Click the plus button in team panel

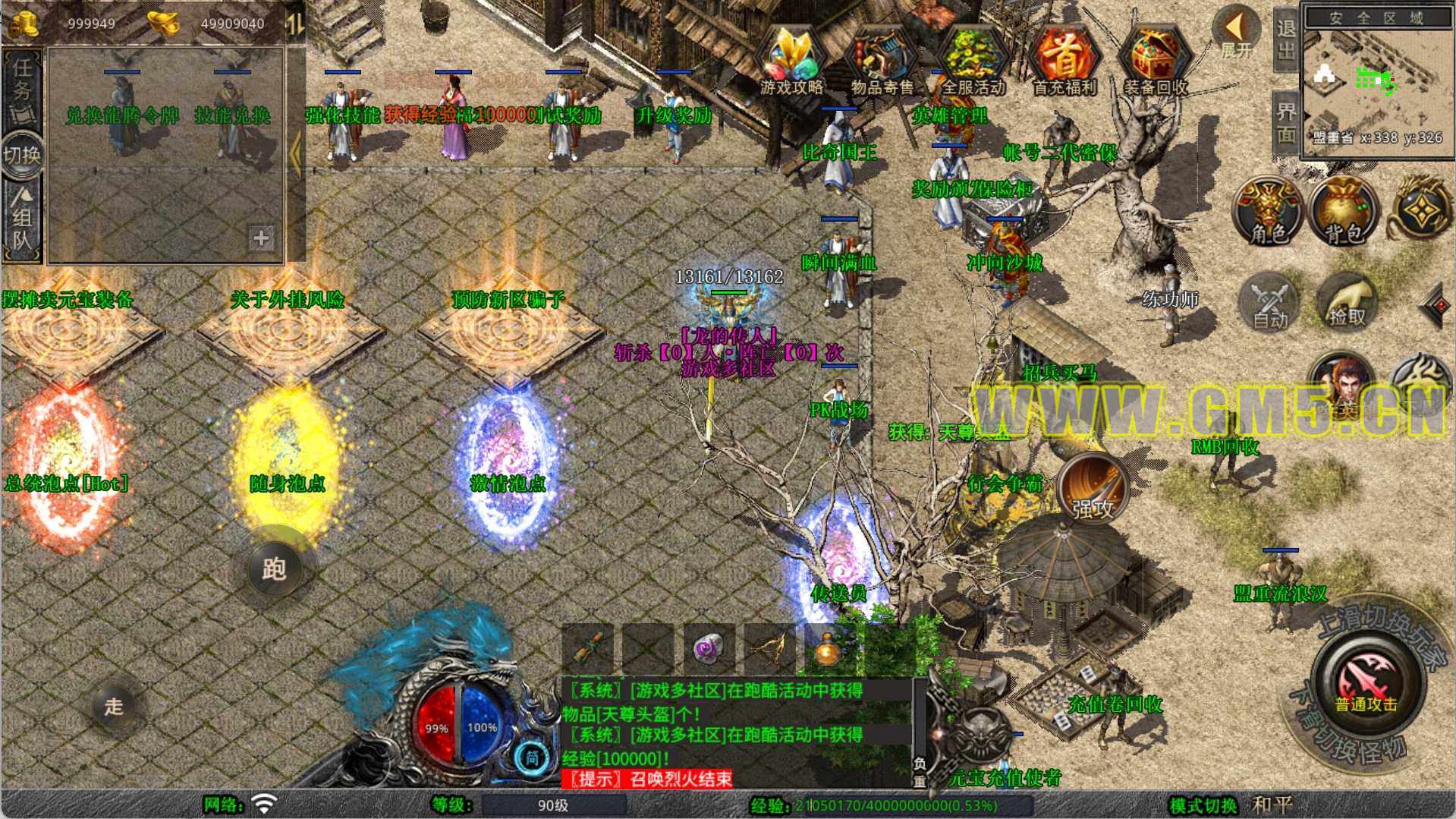tap(261, 238)
